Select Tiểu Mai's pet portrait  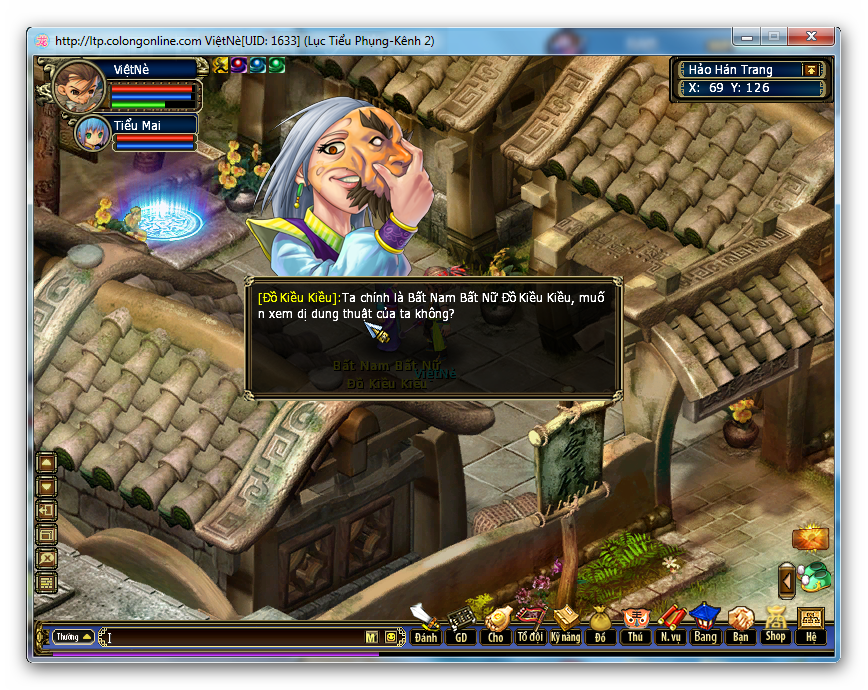point(92,134)
